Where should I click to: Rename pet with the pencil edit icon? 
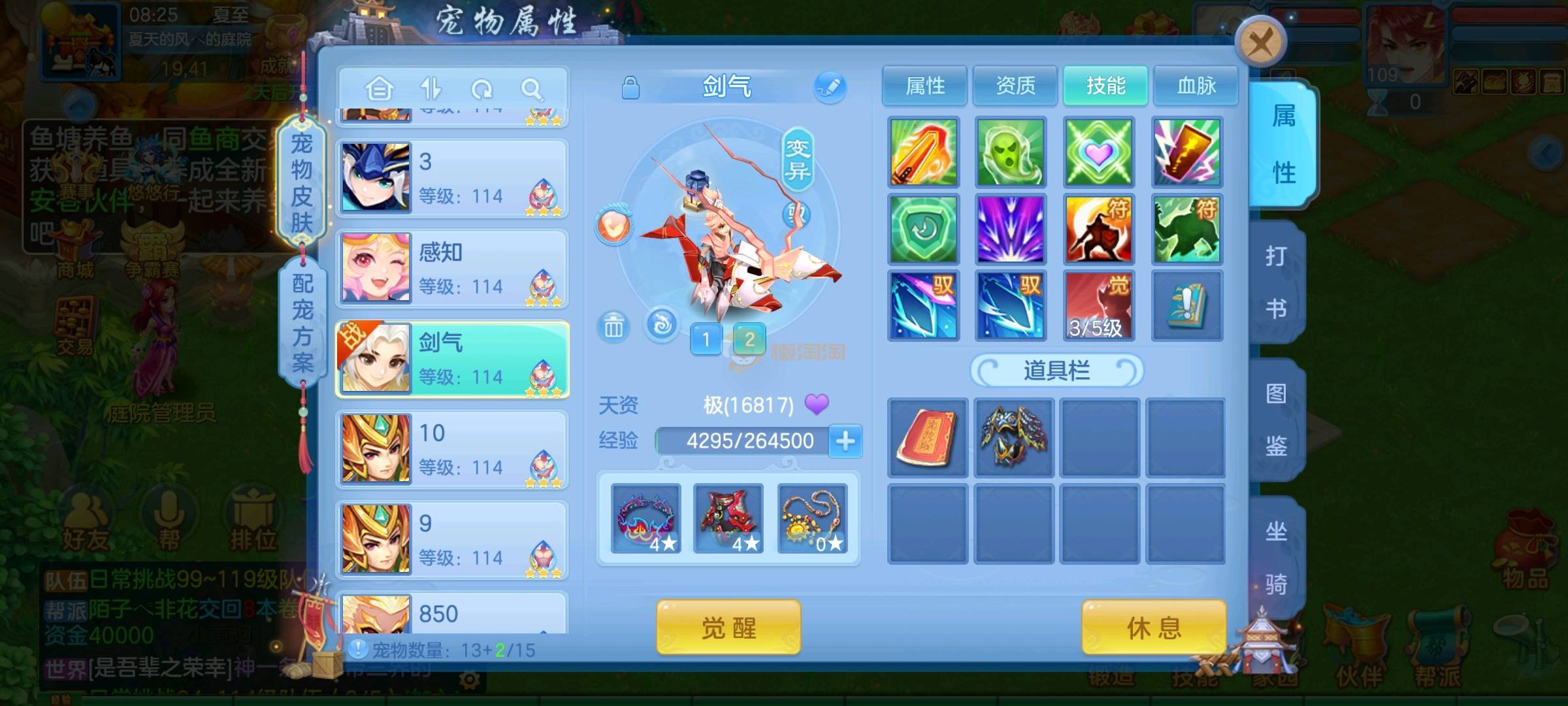click(830, 87)
